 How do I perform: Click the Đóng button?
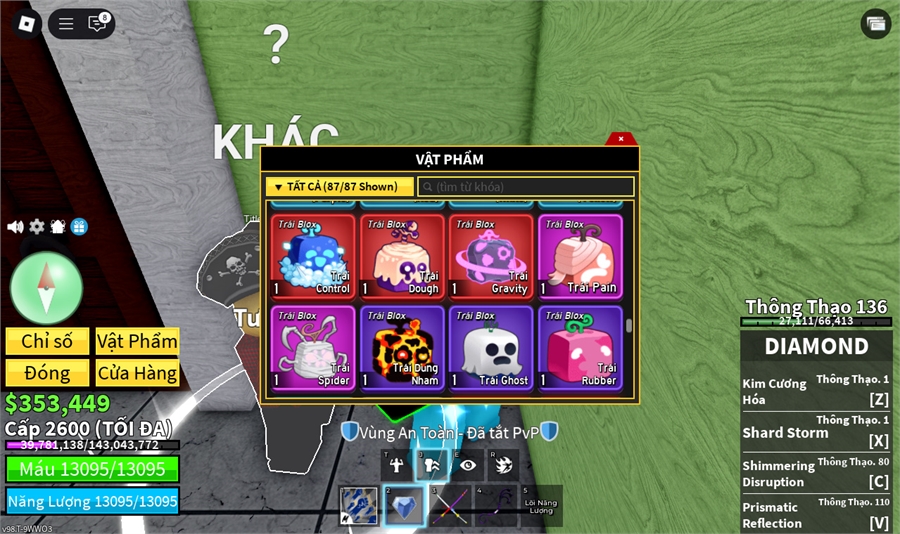point(47,373)
